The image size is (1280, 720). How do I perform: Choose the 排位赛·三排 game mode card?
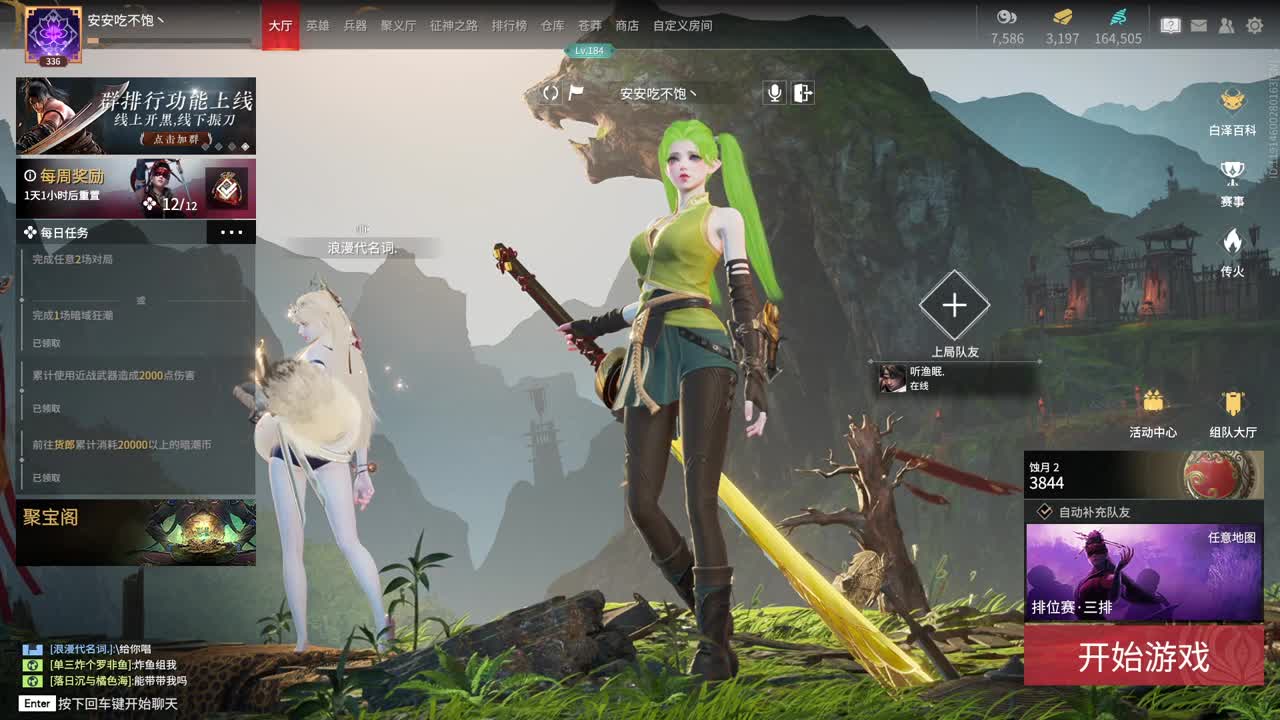(1143, 573)
